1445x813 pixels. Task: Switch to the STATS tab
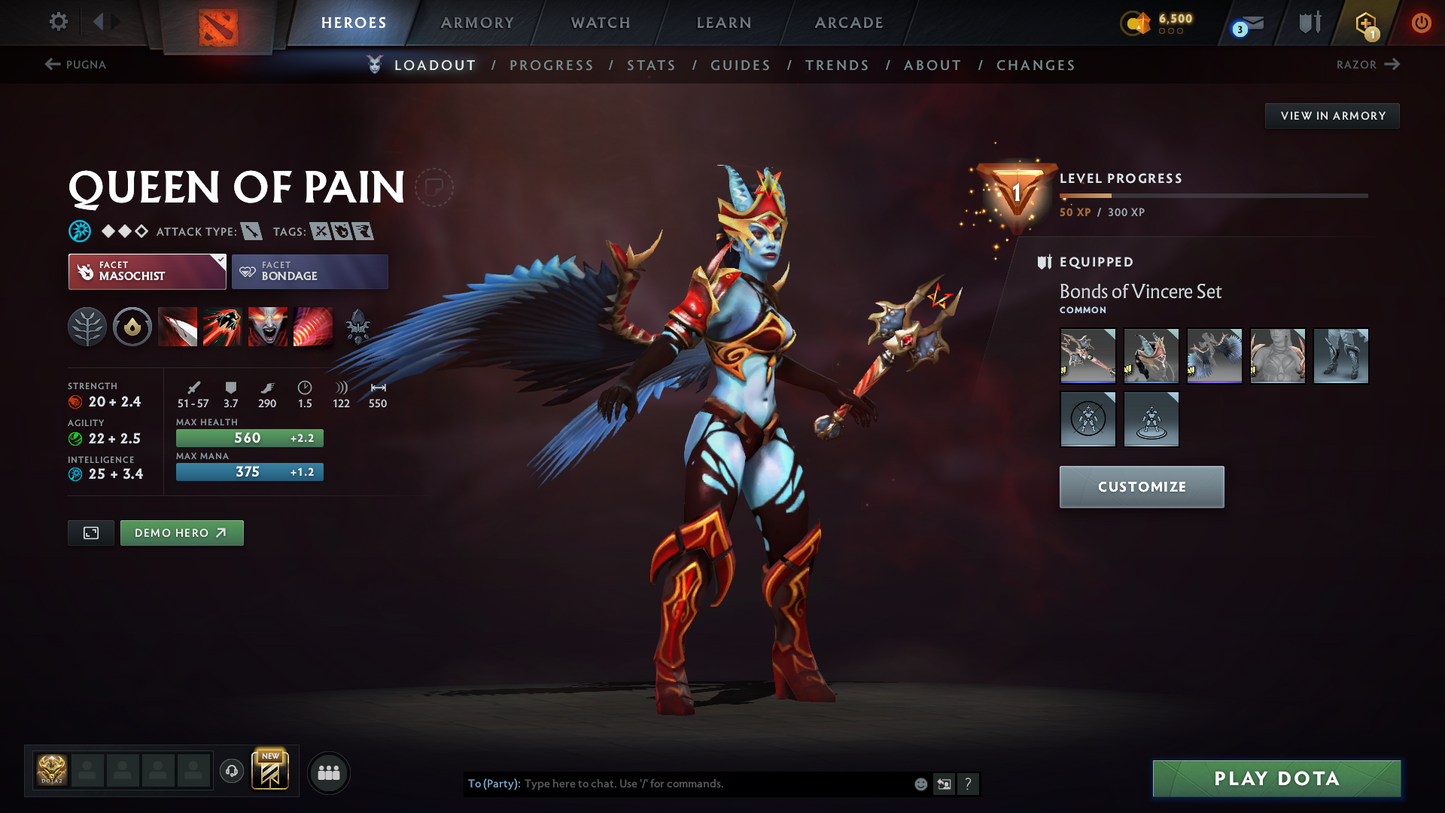coord(652,64)
